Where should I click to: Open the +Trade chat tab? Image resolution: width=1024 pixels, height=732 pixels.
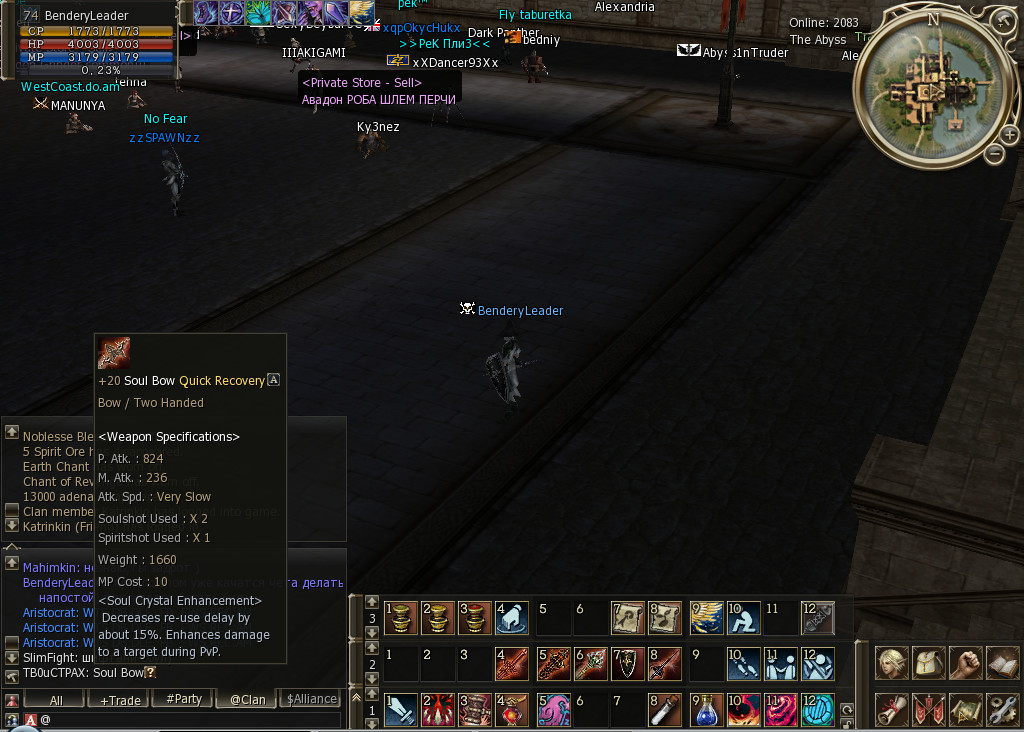pyautogui.click(x=119, y=700)
